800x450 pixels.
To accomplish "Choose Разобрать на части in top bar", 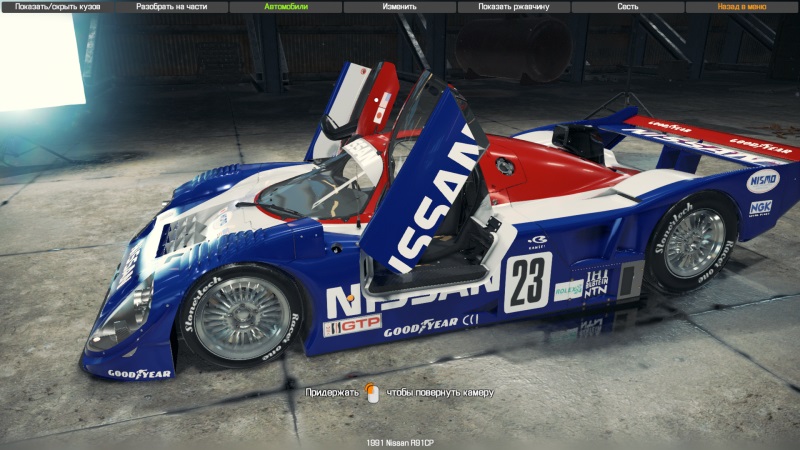I will click(x=171, y=7).
